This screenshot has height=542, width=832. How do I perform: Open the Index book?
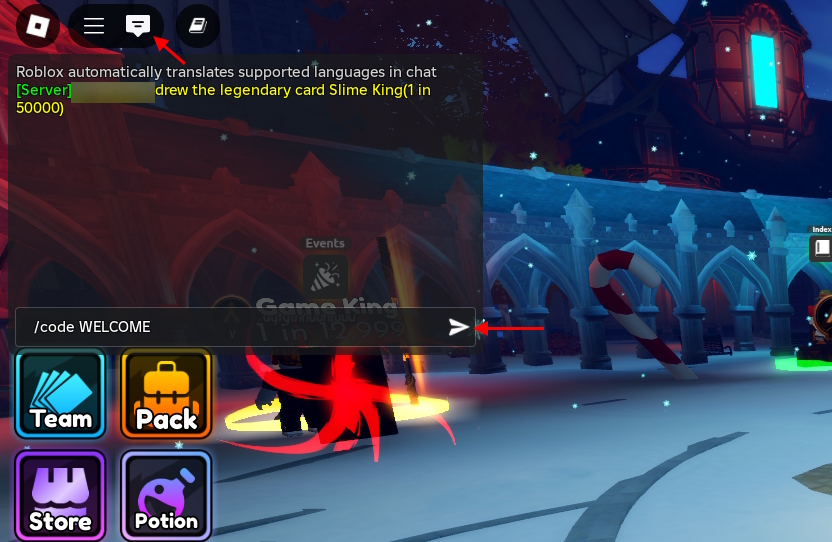[x=821, y=246]
